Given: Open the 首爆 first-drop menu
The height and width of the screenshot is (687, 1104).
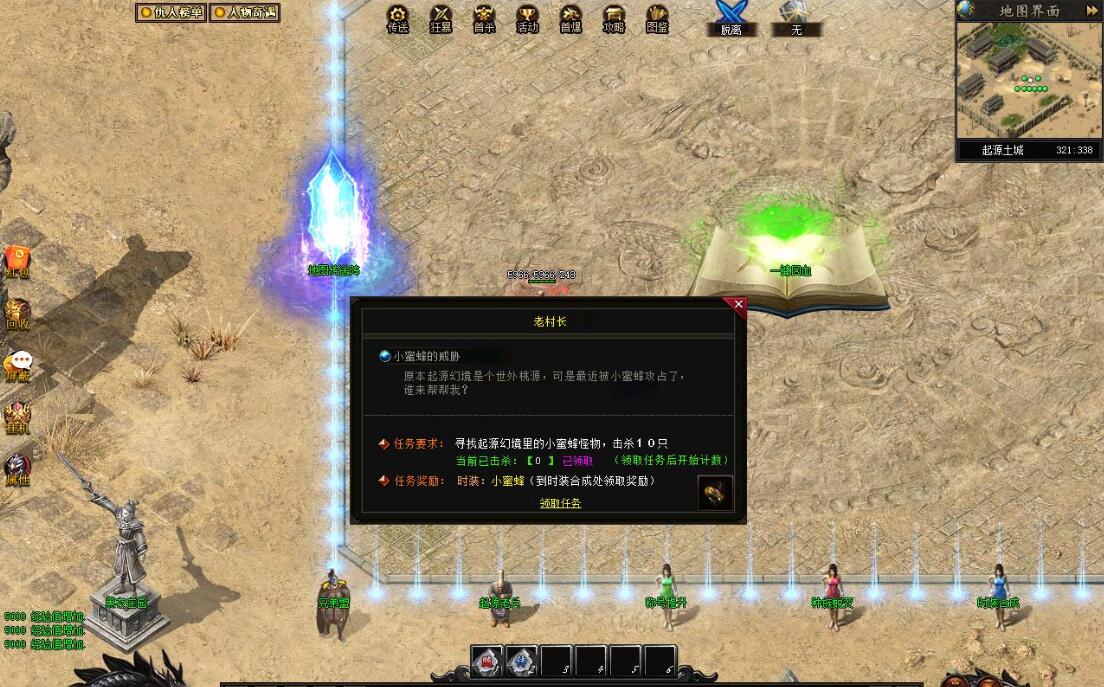Looking at the screenshot, I should pos(570,18).
